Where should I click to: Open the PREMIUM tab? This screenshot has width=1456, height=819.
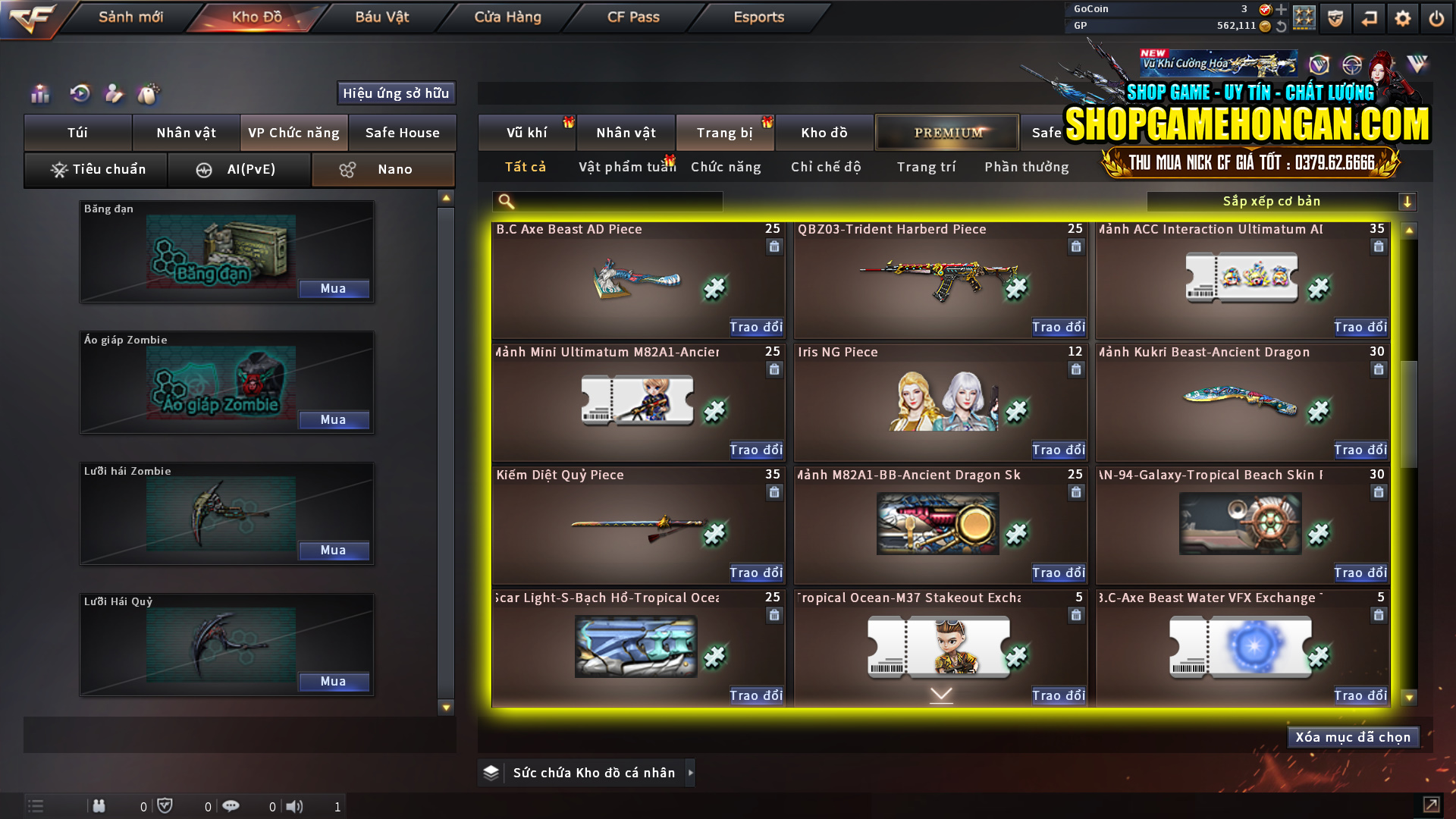coord(946,132)
